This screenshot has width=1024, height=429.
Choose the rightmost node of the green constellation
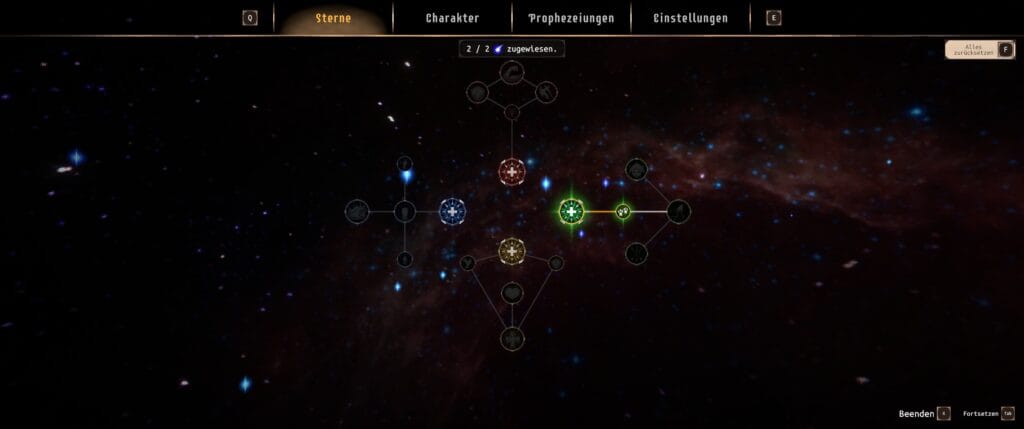coord(679,211)
